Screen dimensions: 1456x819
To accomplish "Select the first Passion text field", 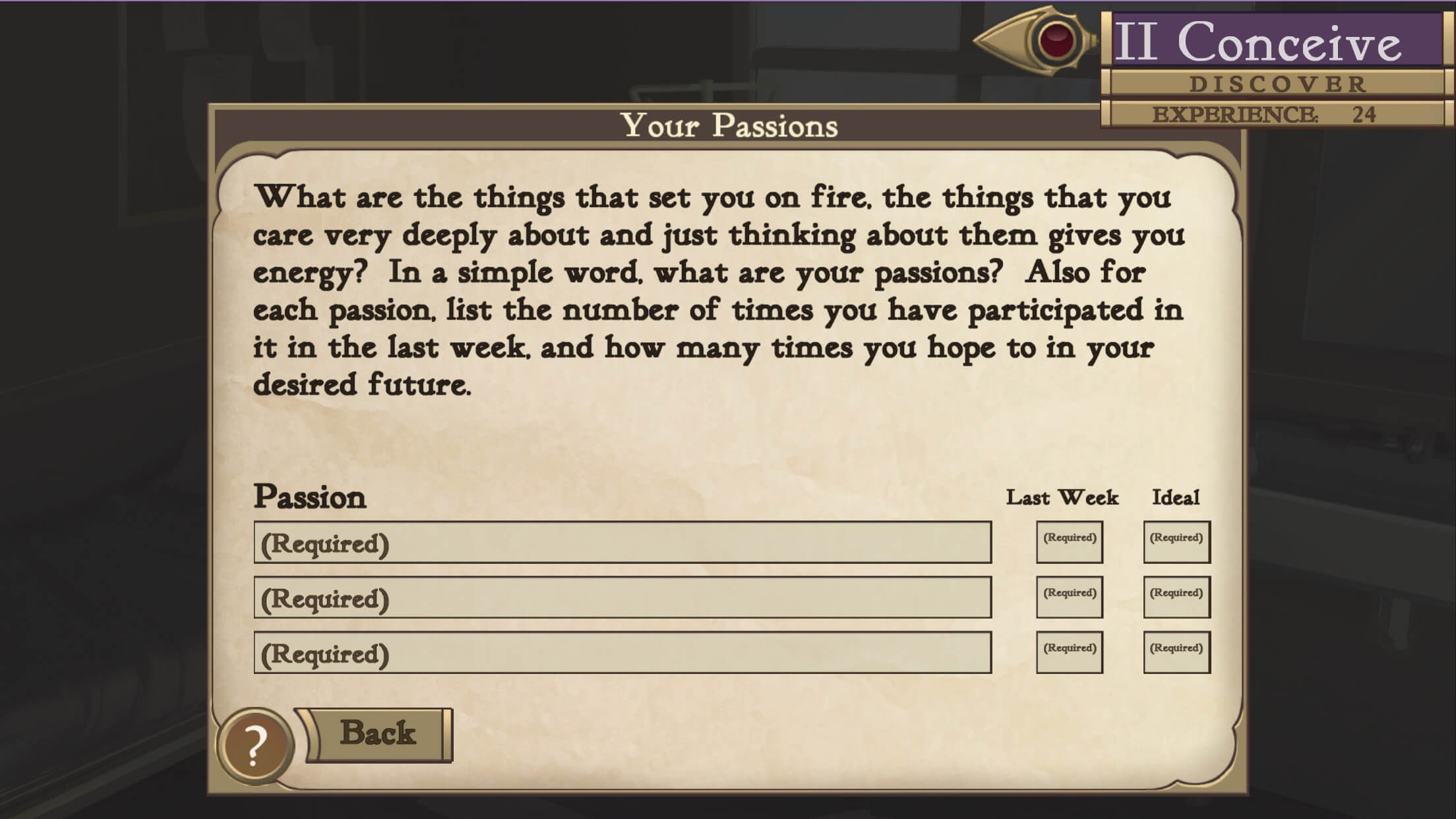I will point(622,543).
